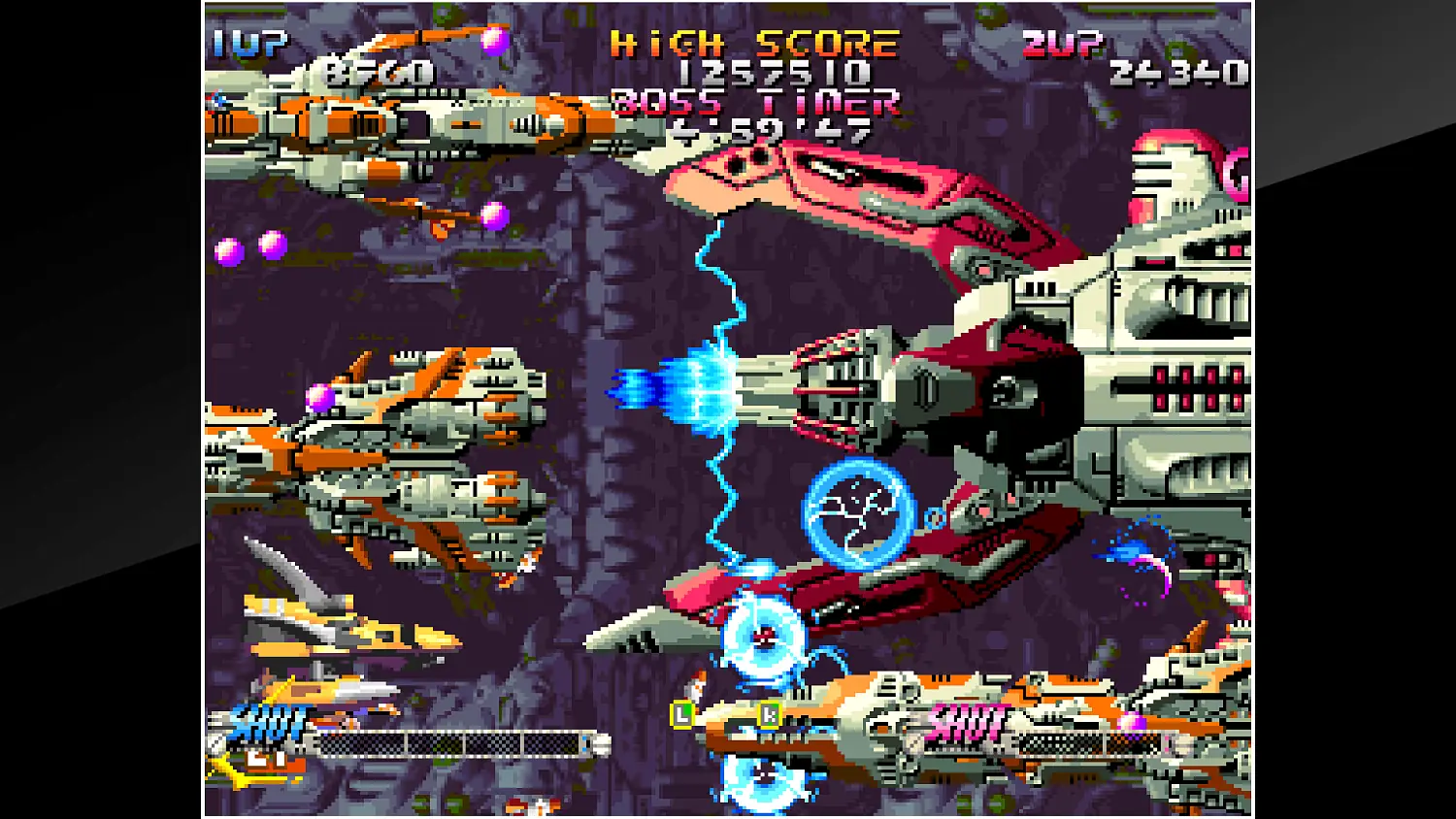
Task: Click the small blue ship in top-left corner
Action: tap(218, 97)
